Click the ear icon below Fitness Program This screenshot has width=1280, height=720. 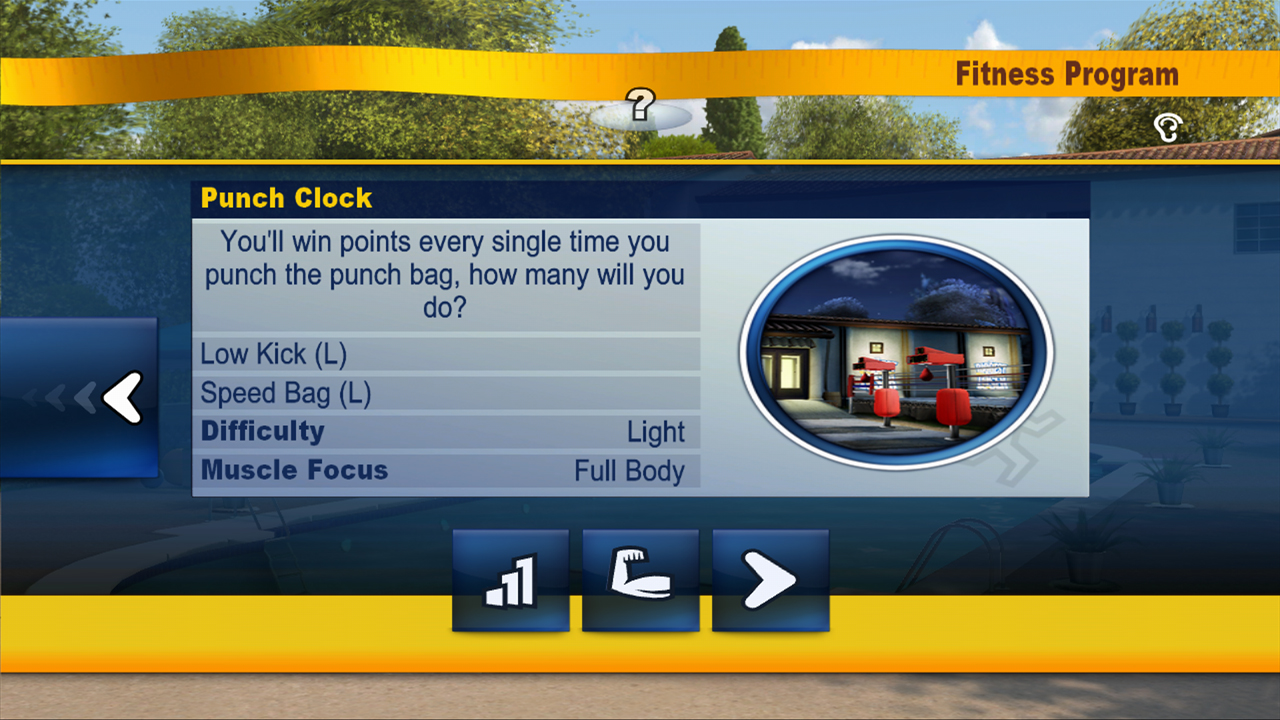pyautogui.click(x=1167, y=127)
